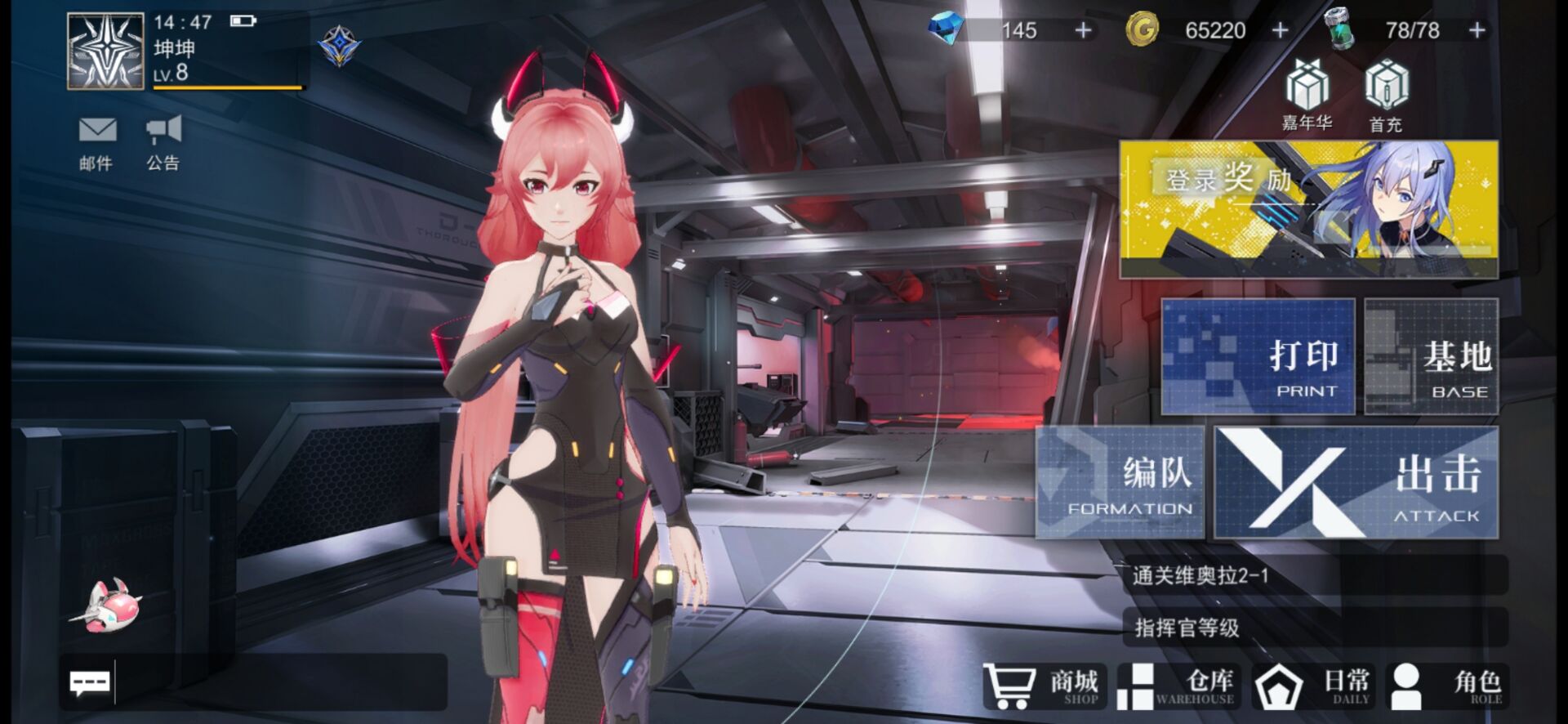This screenshot has height=724, width=1568.
Task: Enter the 基地 Base
Action: [1432, 356]
